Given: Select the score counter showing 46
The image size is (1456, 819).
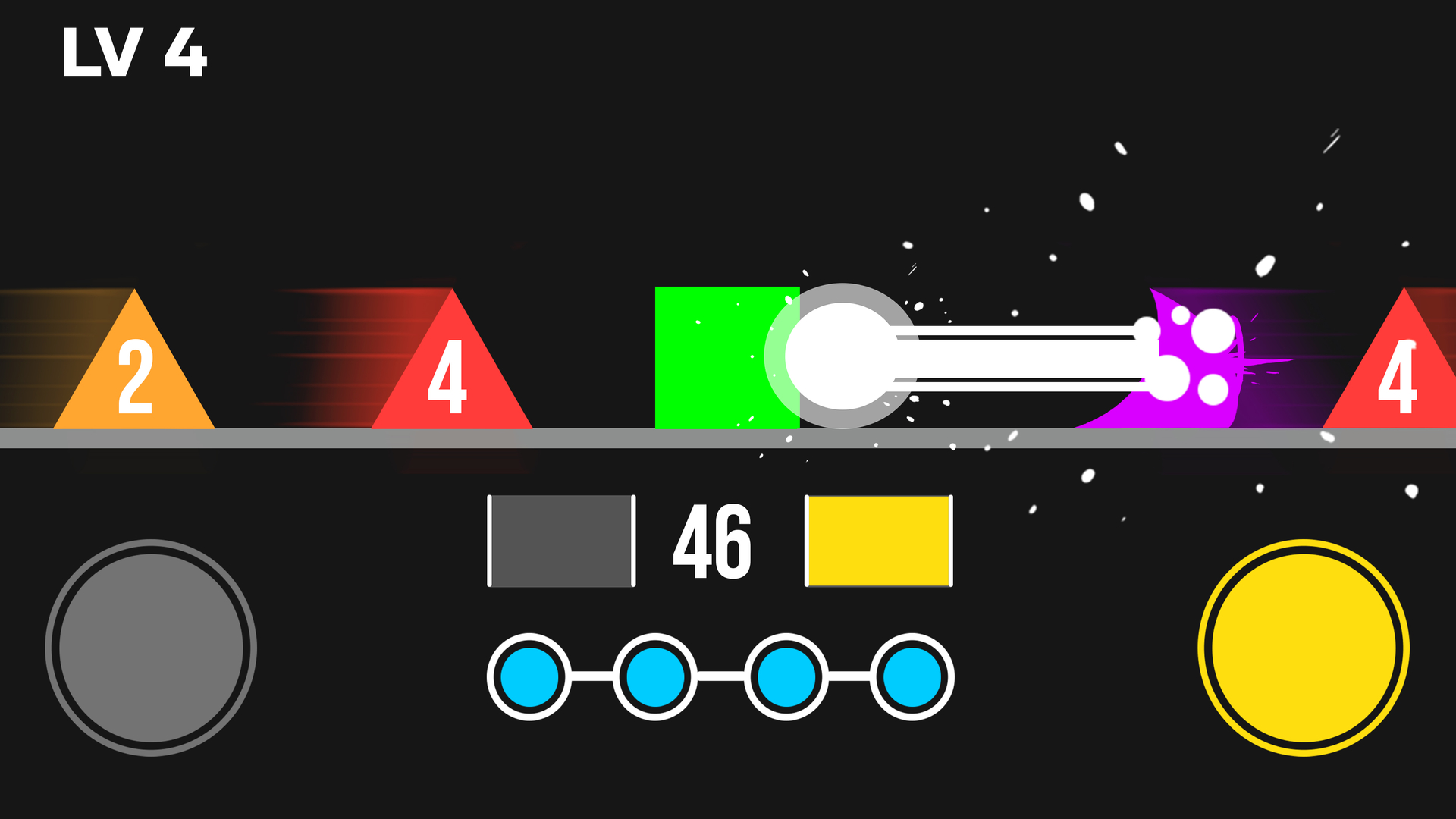Looking at the screenshot, I should (x=711, y=540).
